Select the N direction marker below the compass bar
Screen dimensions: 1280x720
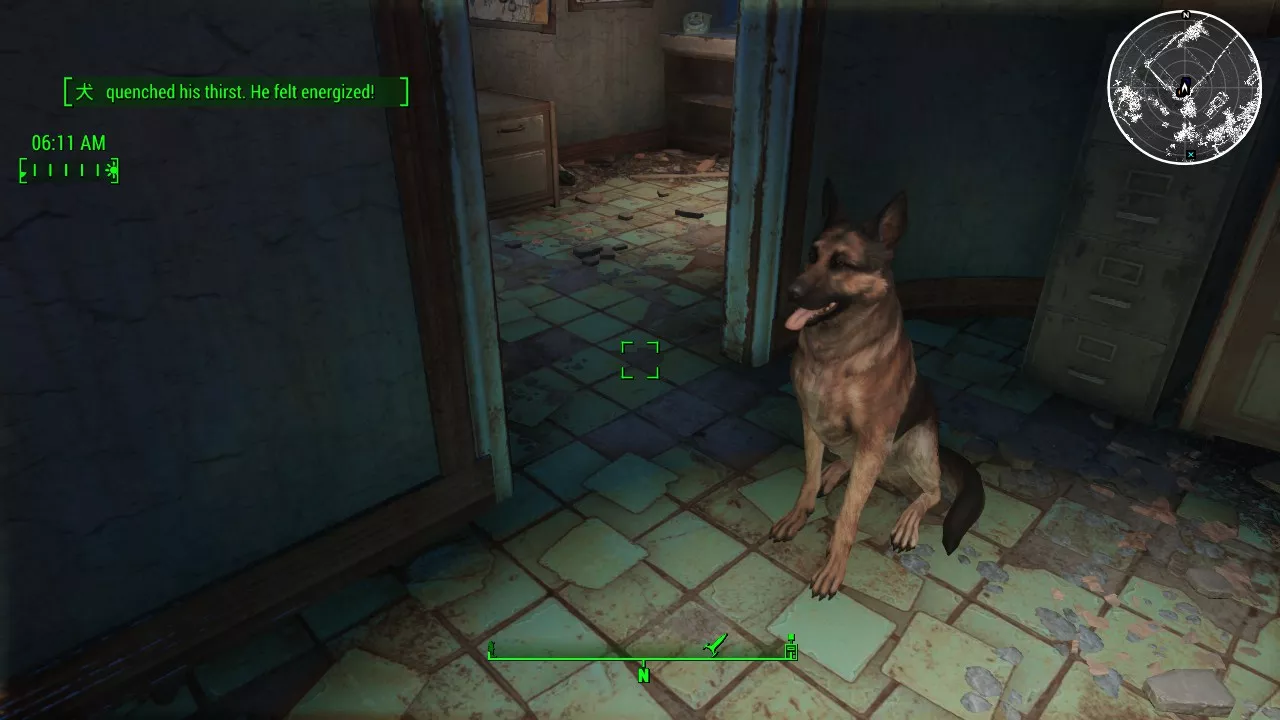click(x=643, y=673)
